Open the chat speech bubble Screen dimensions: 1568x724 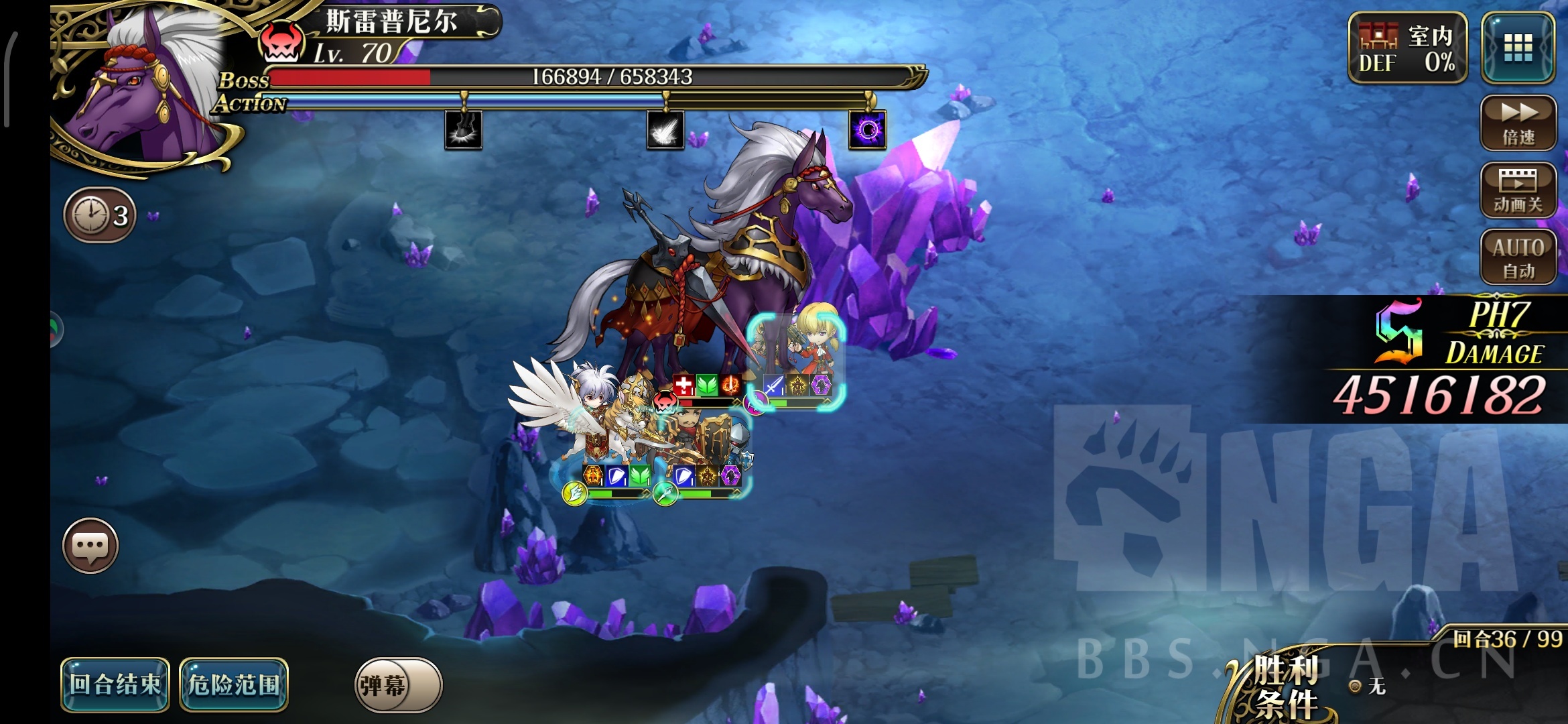click(90, 546)
